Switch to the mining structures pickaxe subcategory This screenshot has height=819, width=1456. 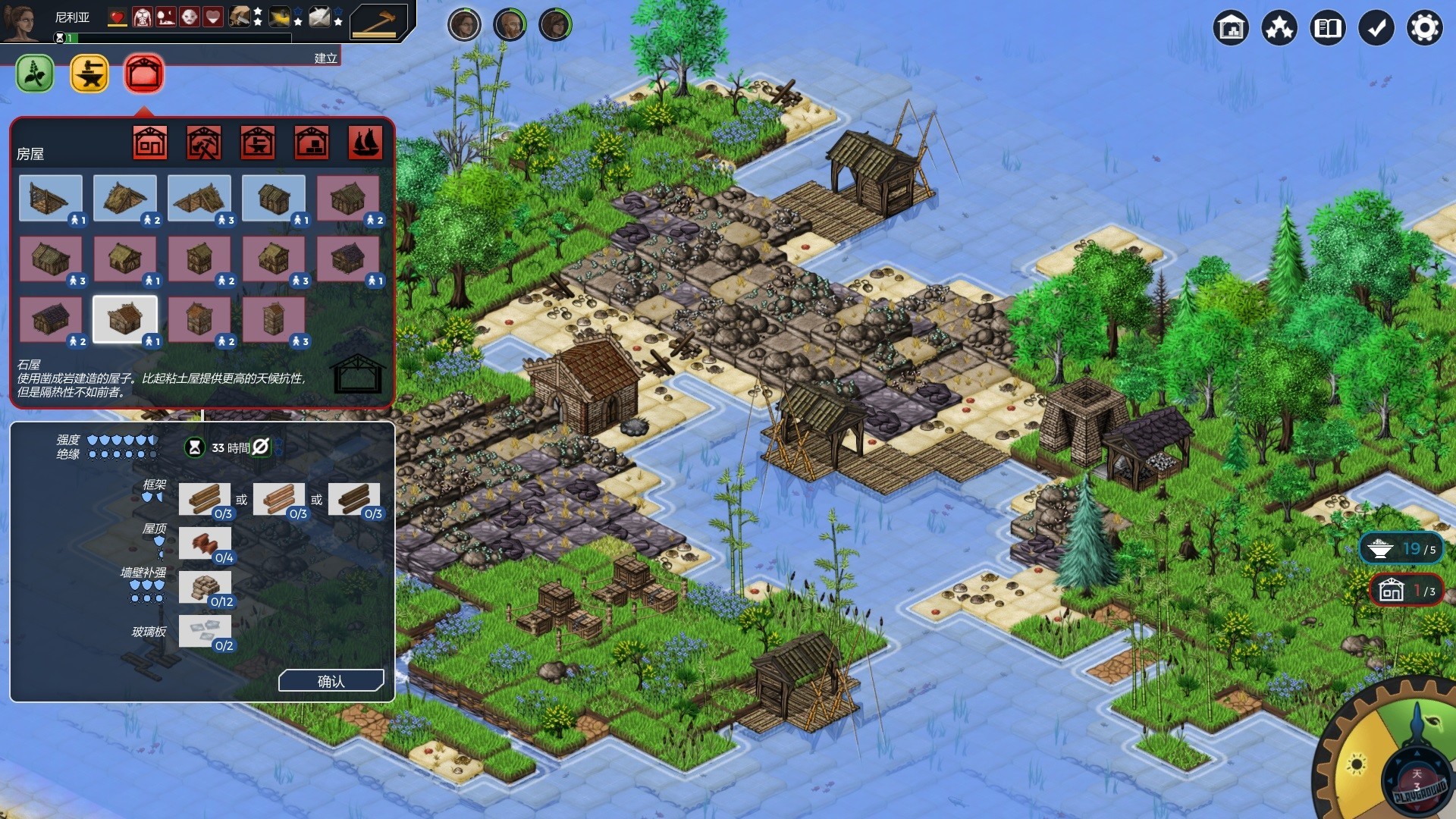(202, 141)
